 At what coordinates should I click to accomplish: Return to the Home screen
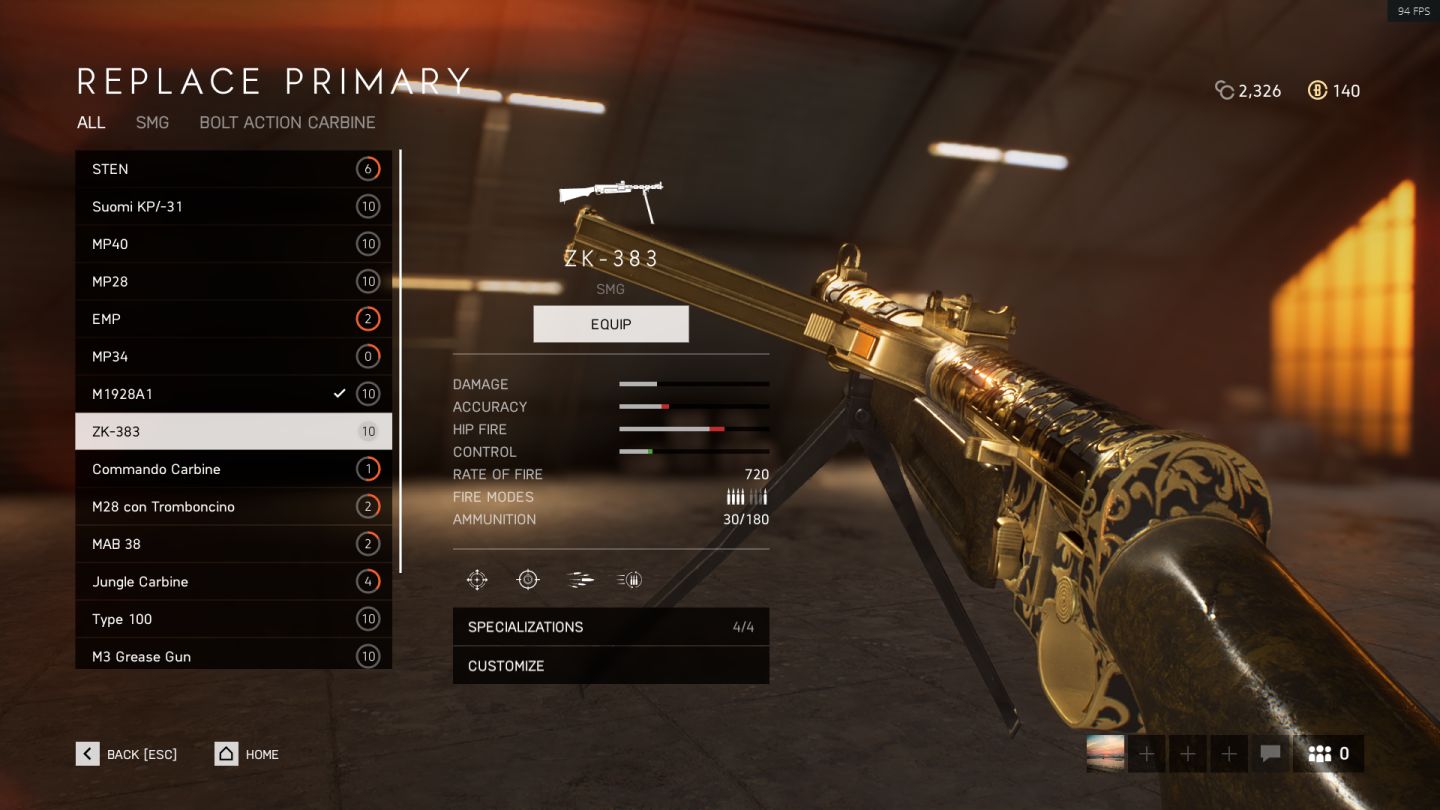[x=247, y=754]
